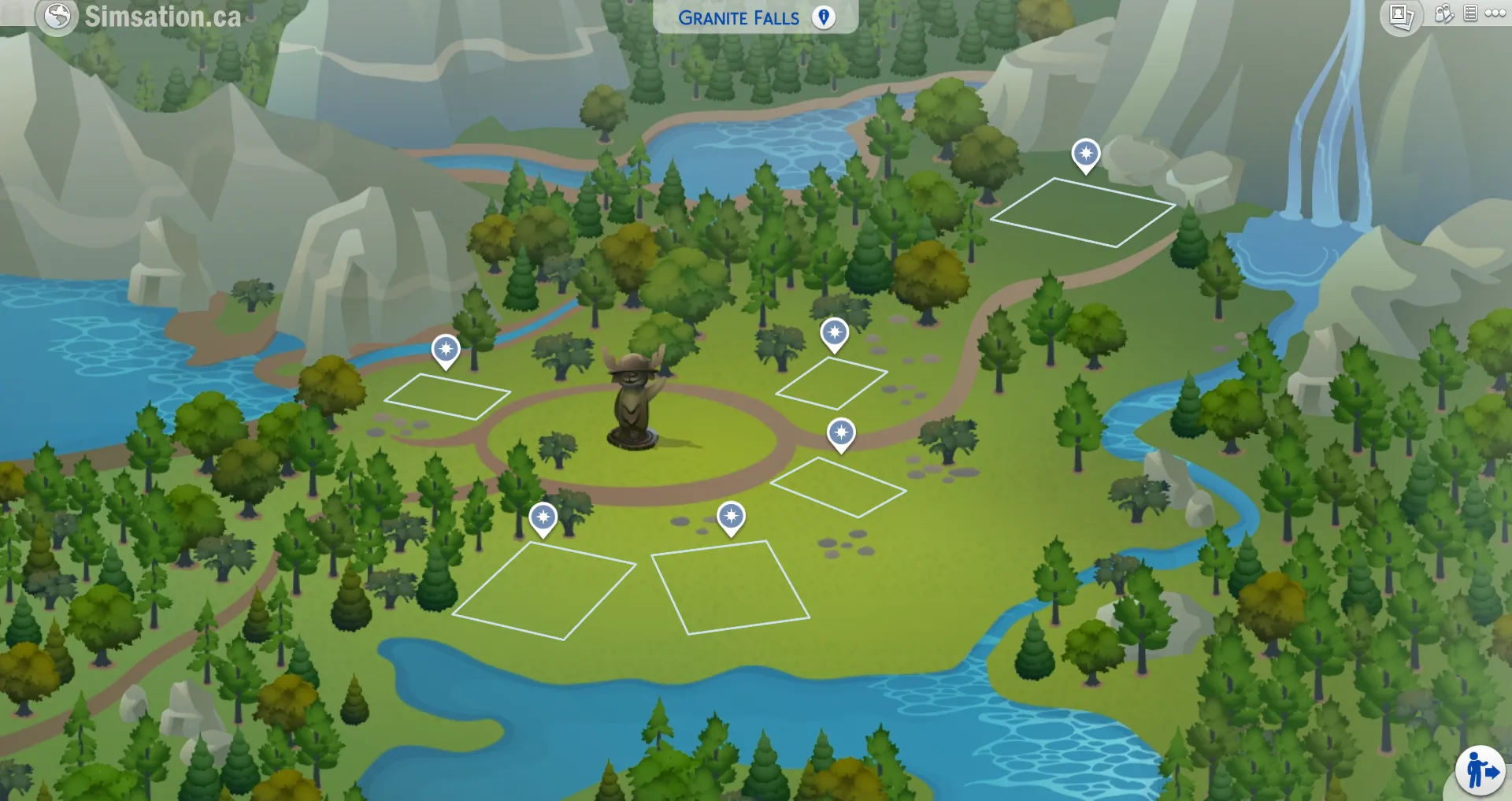
Task: Click the lot pin right of the bear statue
Action: [x=841, y=432]
